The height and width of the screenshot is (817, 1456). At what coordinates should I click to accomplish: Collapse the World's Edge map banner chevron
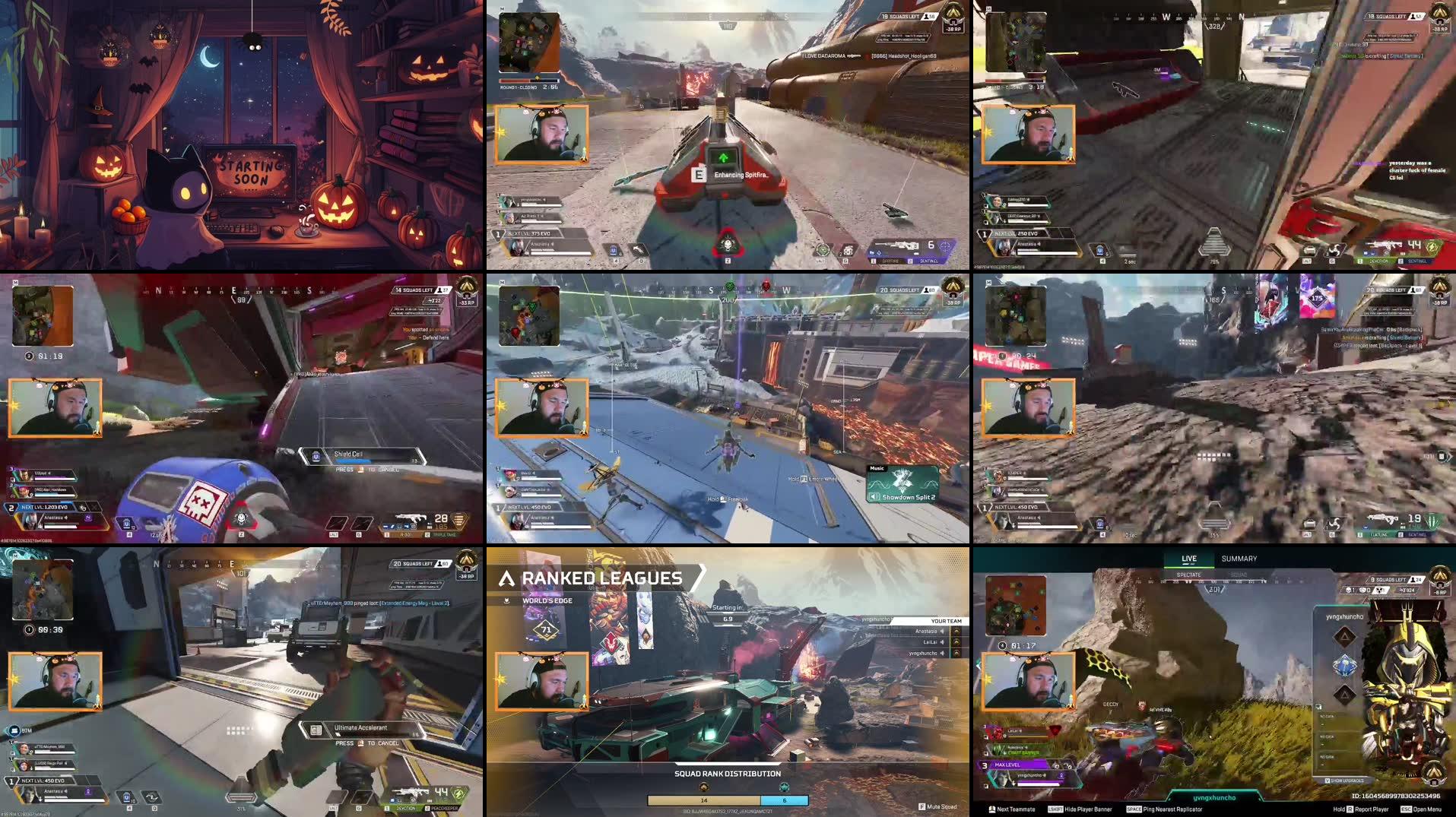point(506,600)
